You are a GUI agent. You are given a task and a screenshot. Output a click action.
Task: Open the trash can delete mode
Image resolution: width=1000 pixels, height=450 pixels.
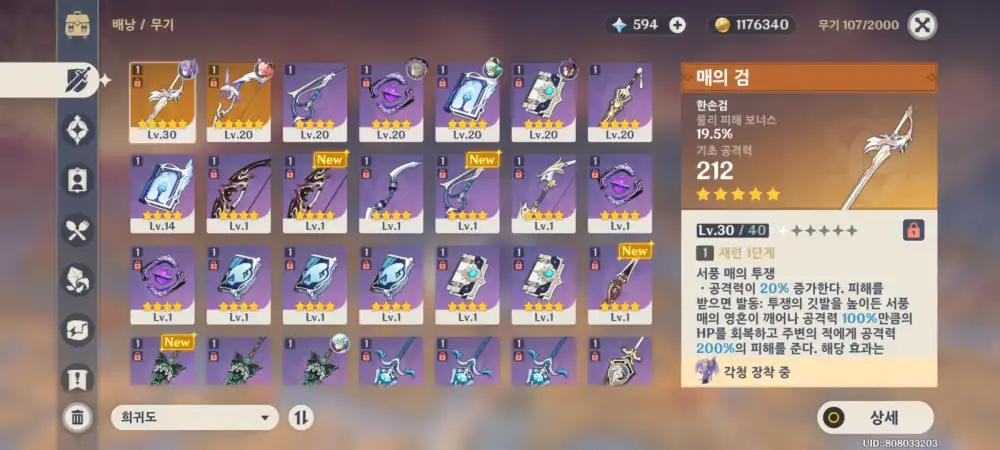click(x=77, y=418)
